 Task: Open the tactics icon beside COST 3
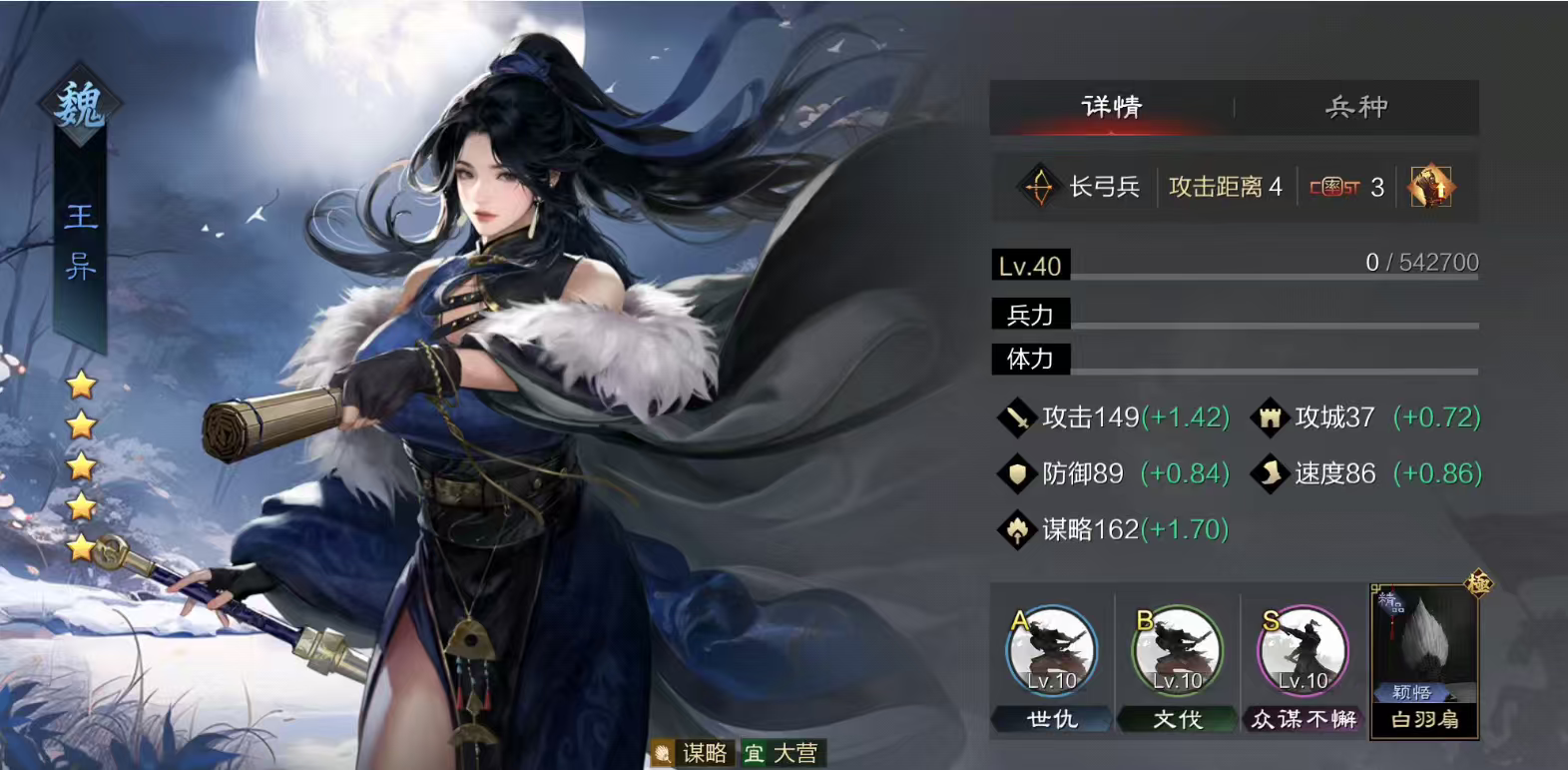(1429, 186)
